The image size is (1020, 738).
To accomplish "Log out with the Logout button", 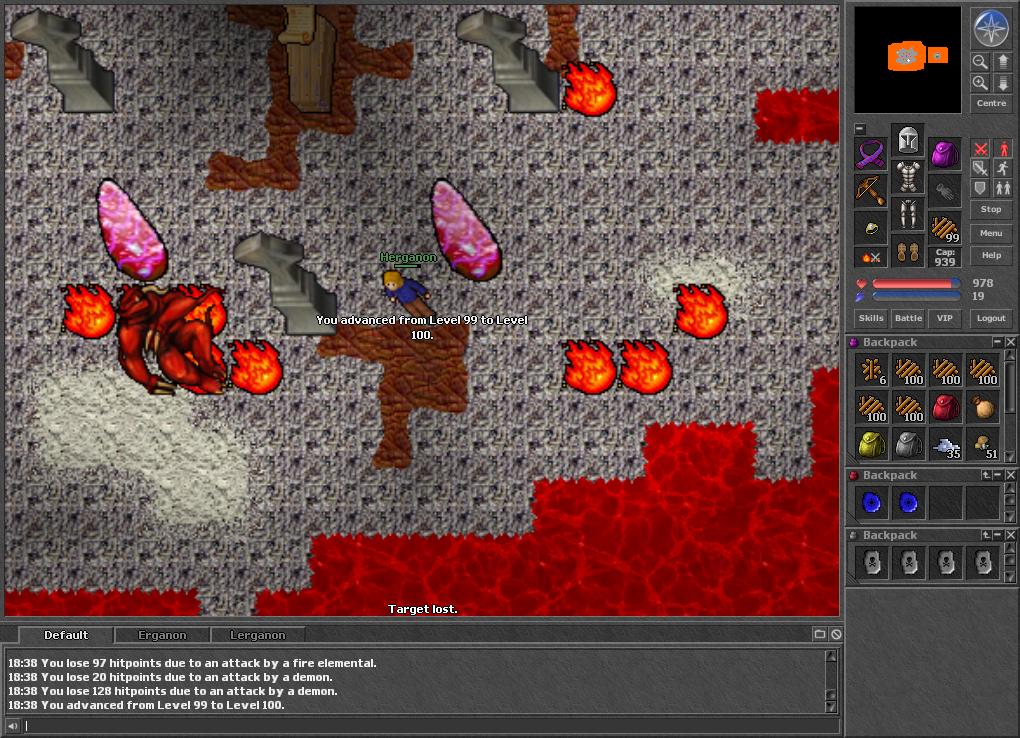I will click(x=991, y=318).
